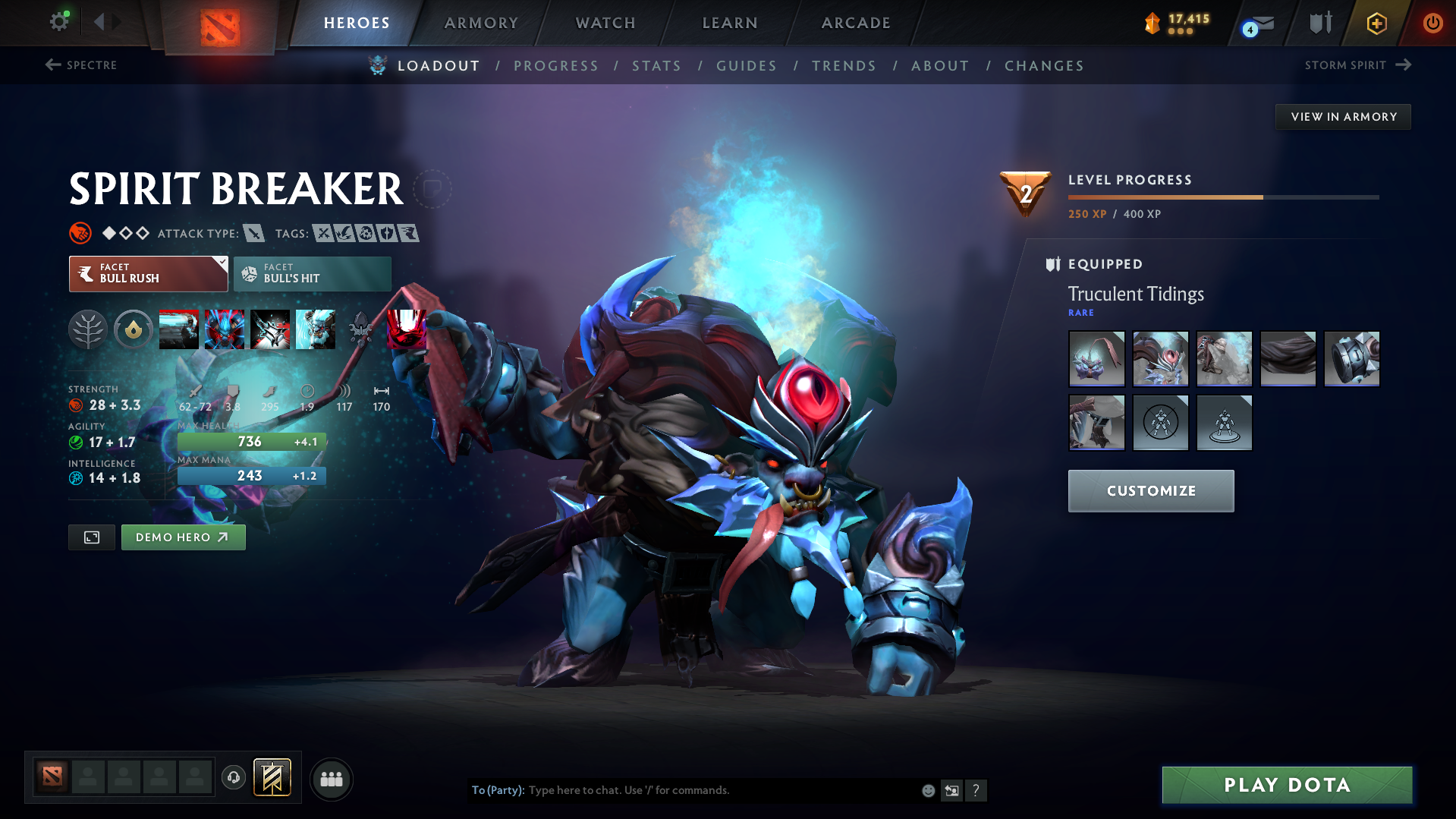The height and width of the screenshot is (819, 1456).
Task: Show the hero Progress section
Action: click(x=556, y=66)
